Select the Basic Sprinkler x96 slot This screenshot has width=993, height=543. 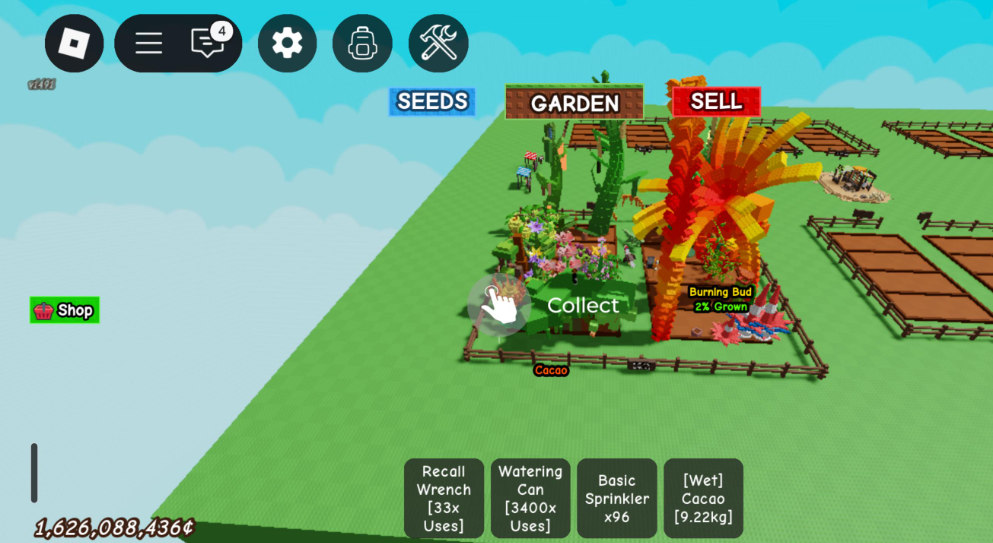click(617, 498)
